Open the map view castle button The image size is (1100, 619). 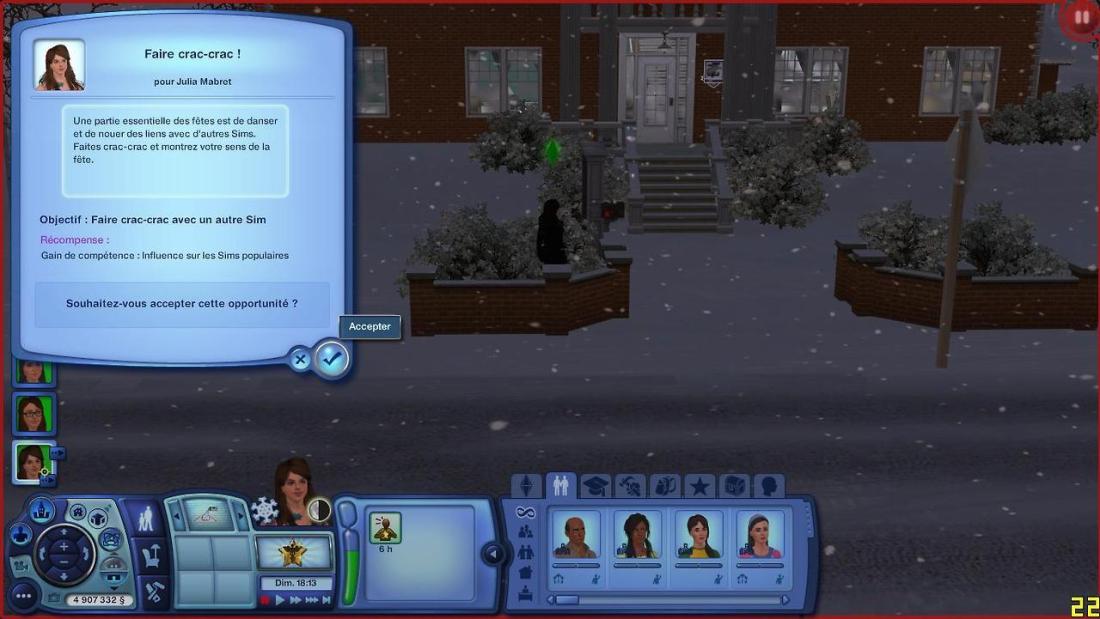pyautogui.click(x=41, y=510)
